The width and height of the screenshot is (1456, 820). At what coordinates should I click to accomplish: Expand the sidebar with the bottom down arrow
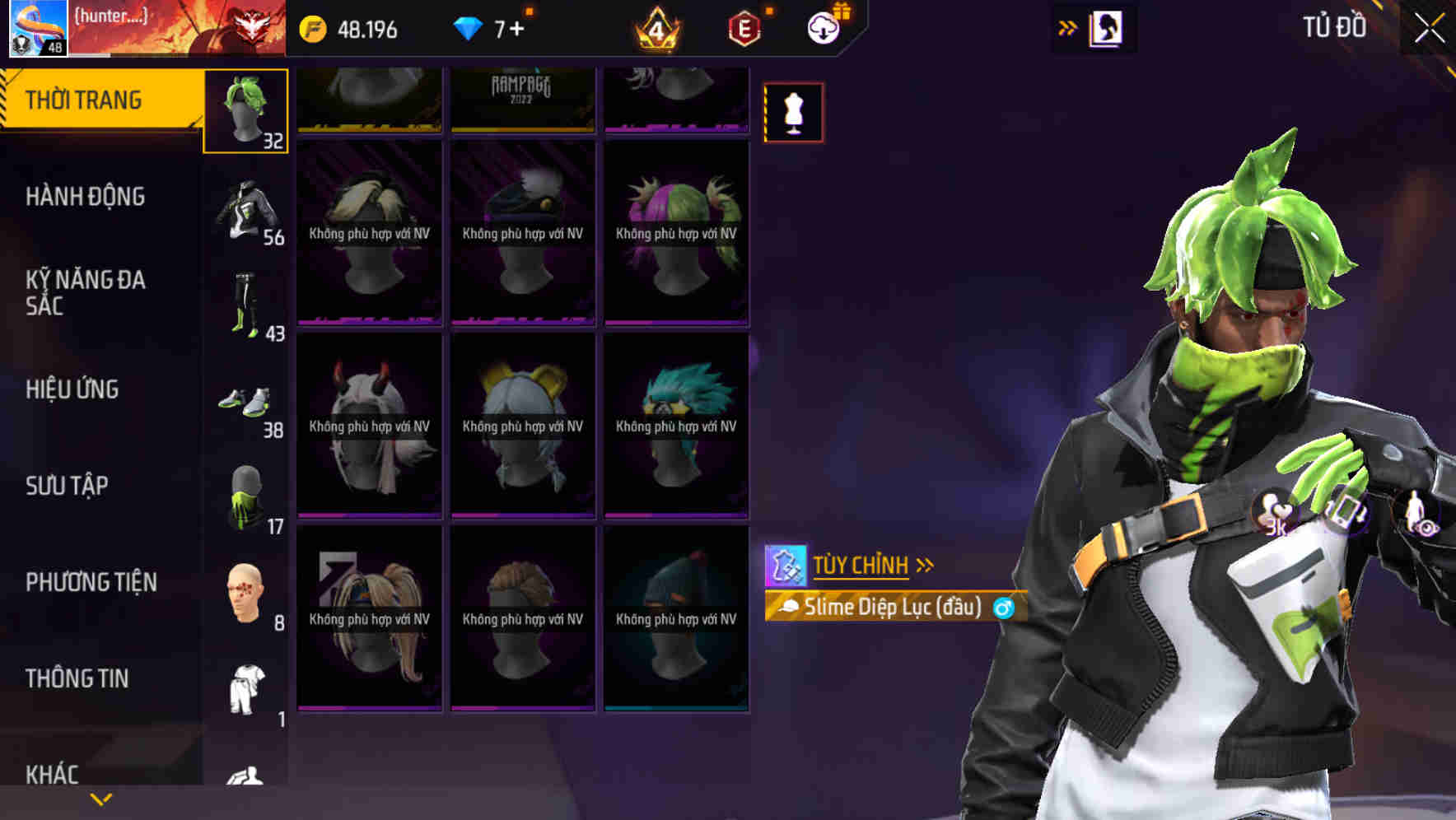(100, 799)
